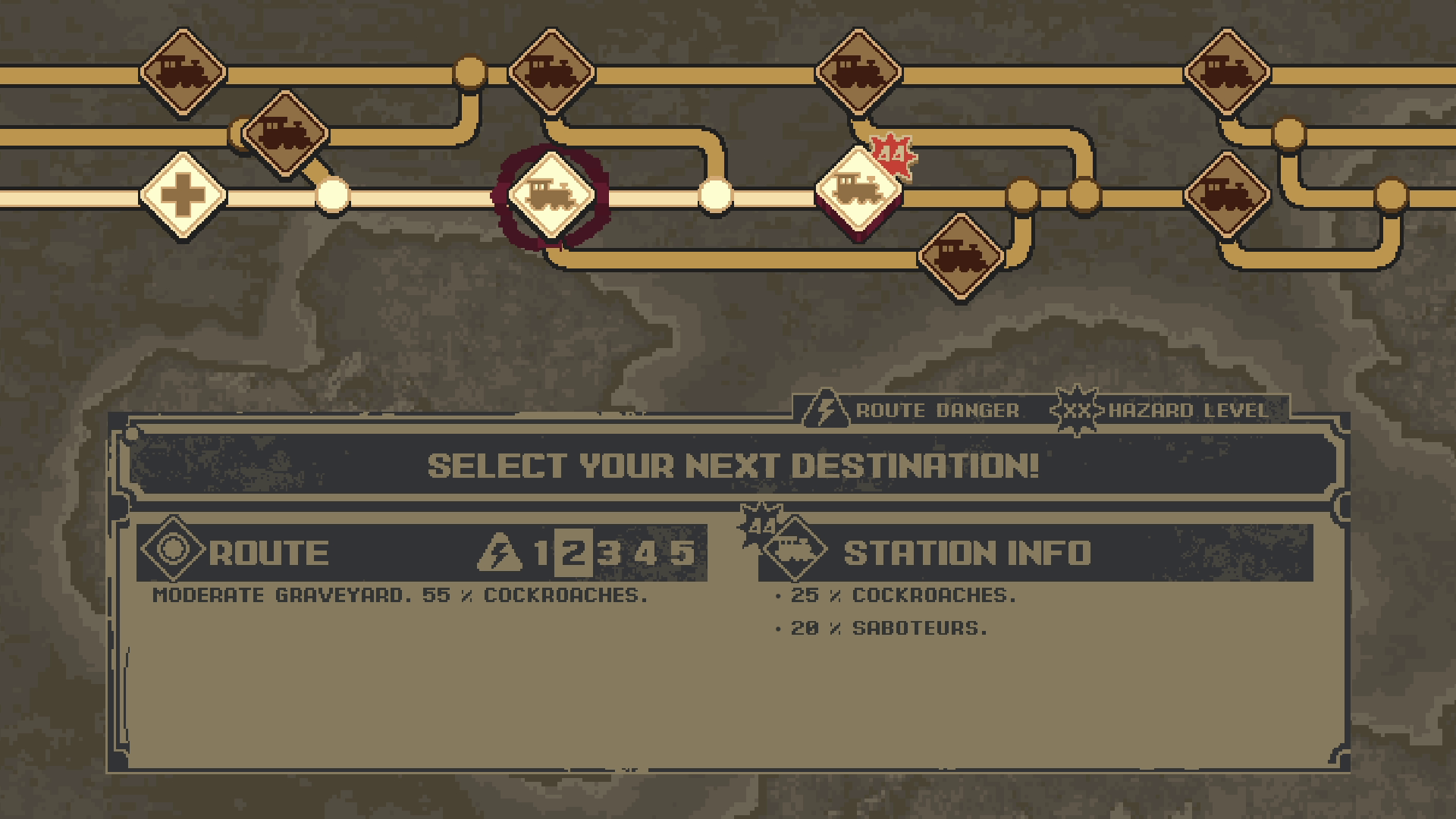Select the train station on the lowest branch track

point(961,257)
